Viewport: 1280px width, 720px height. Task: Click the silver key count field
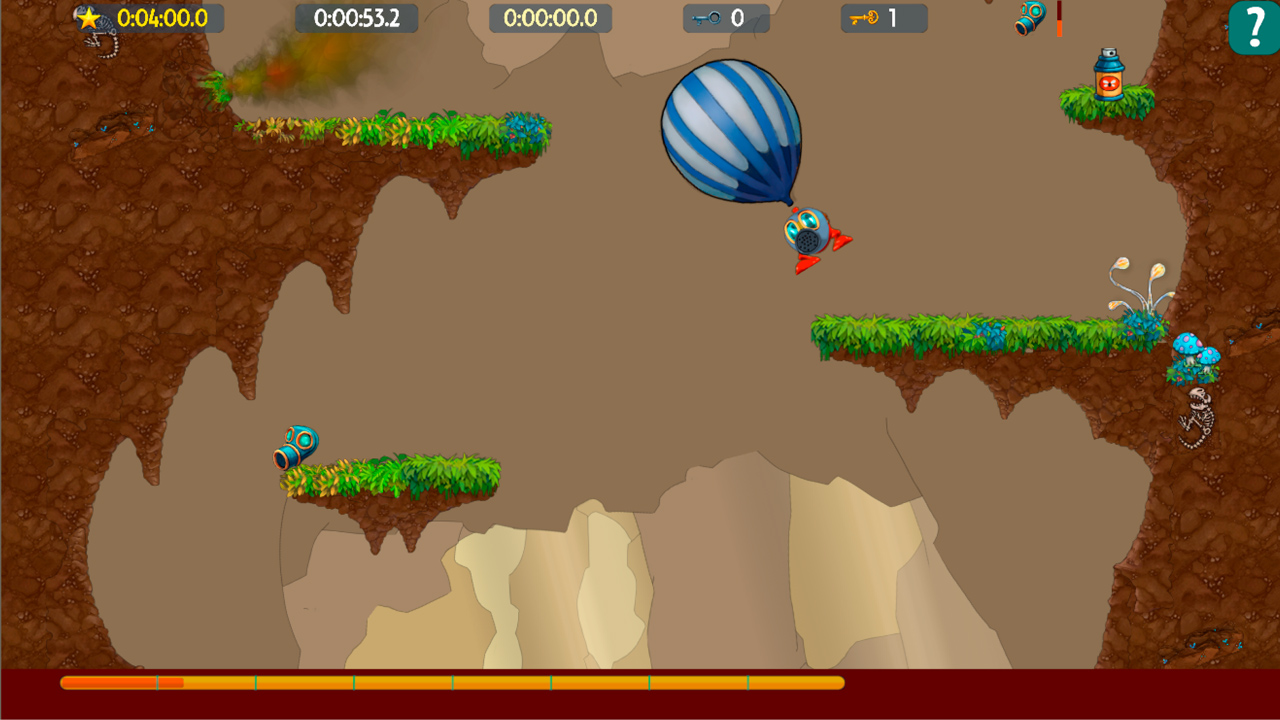(738, 17)
